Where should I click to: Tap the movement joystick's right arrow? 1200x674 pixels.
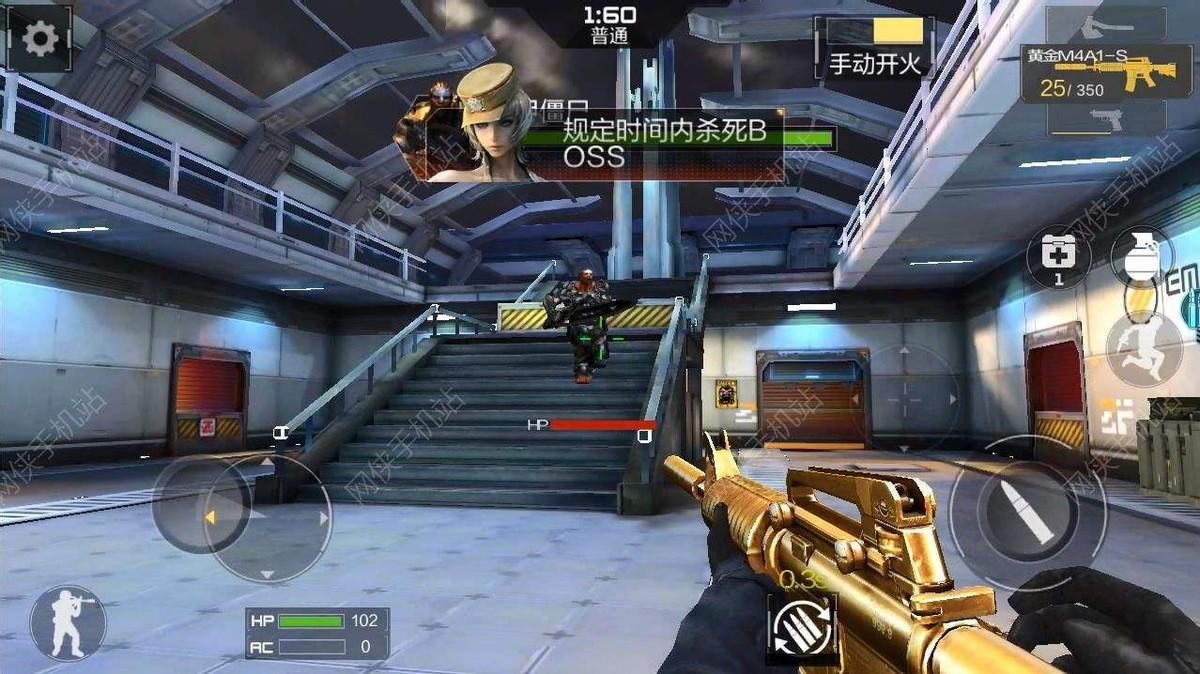tap(323, 518)
